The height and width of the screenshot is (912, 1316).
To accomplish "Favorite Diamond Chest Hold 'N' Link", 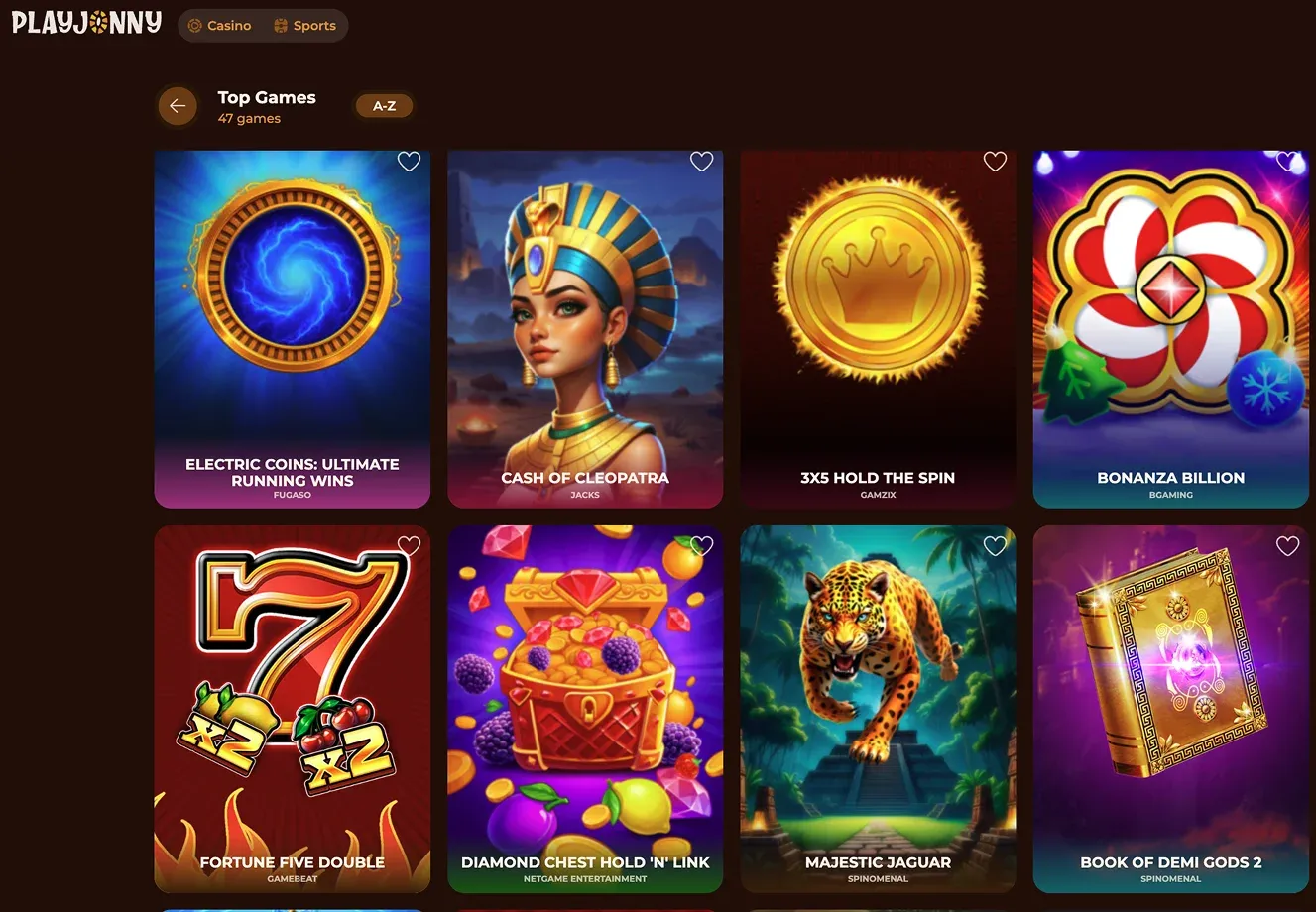I will tap(701, 545).
